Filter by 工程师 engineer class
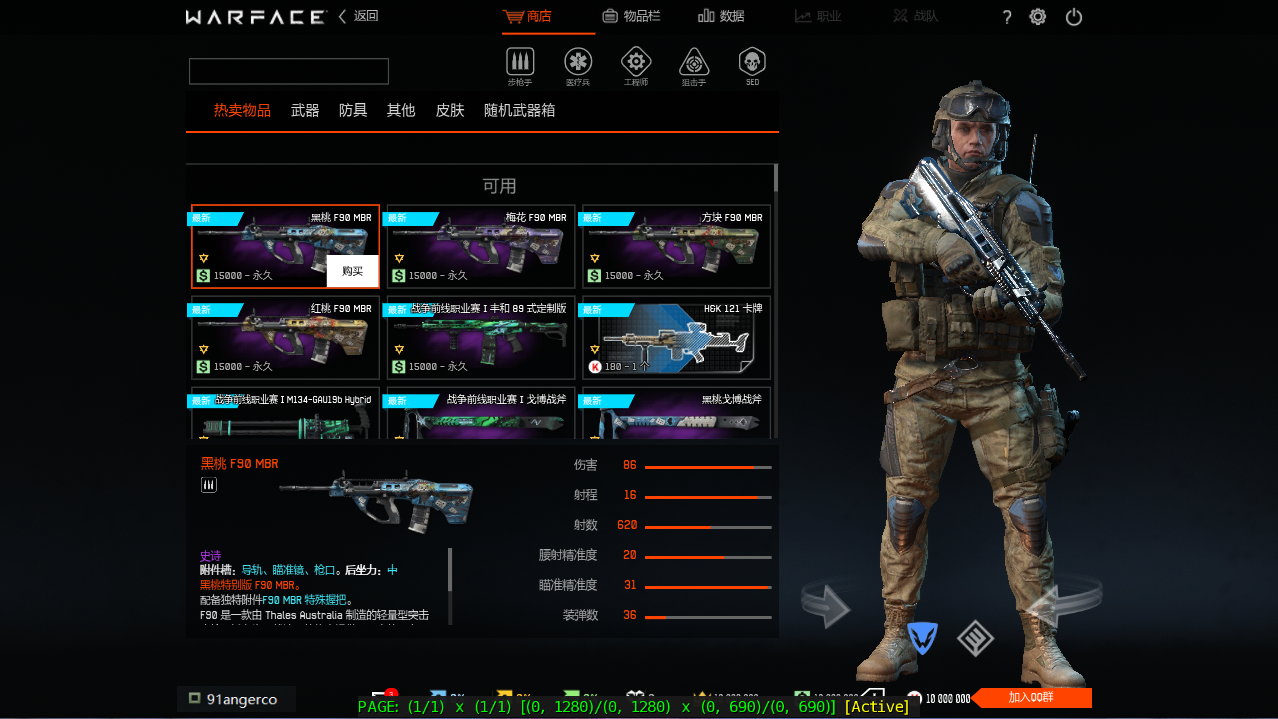The height and width of the screenshot is (719, 1278). [x=636, y=63]
